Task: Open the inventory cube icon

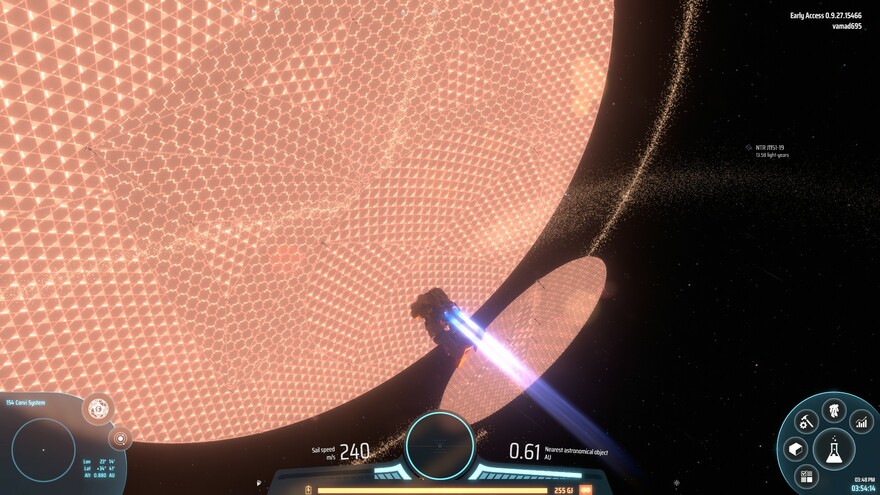Action: pos(796,449)
